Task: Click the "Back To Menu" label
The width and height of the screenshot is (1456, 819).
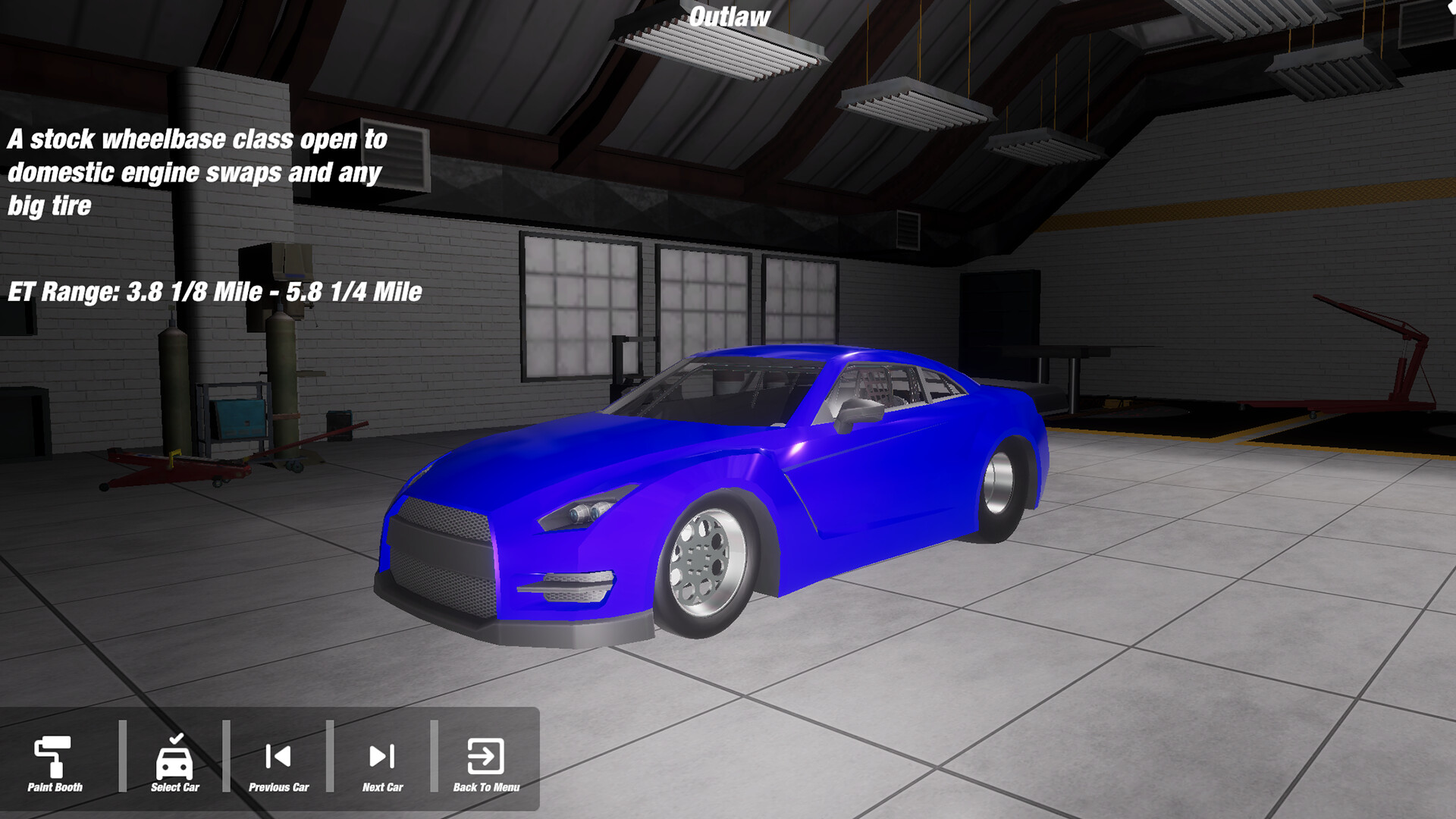Action: click(x=486, y=787)
